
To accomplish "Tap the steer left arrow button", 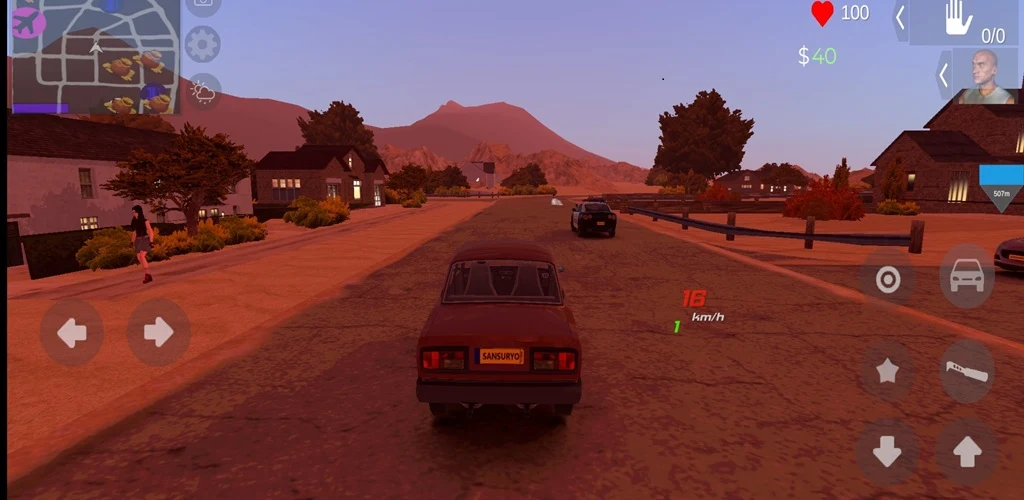I will click(72, 332).
